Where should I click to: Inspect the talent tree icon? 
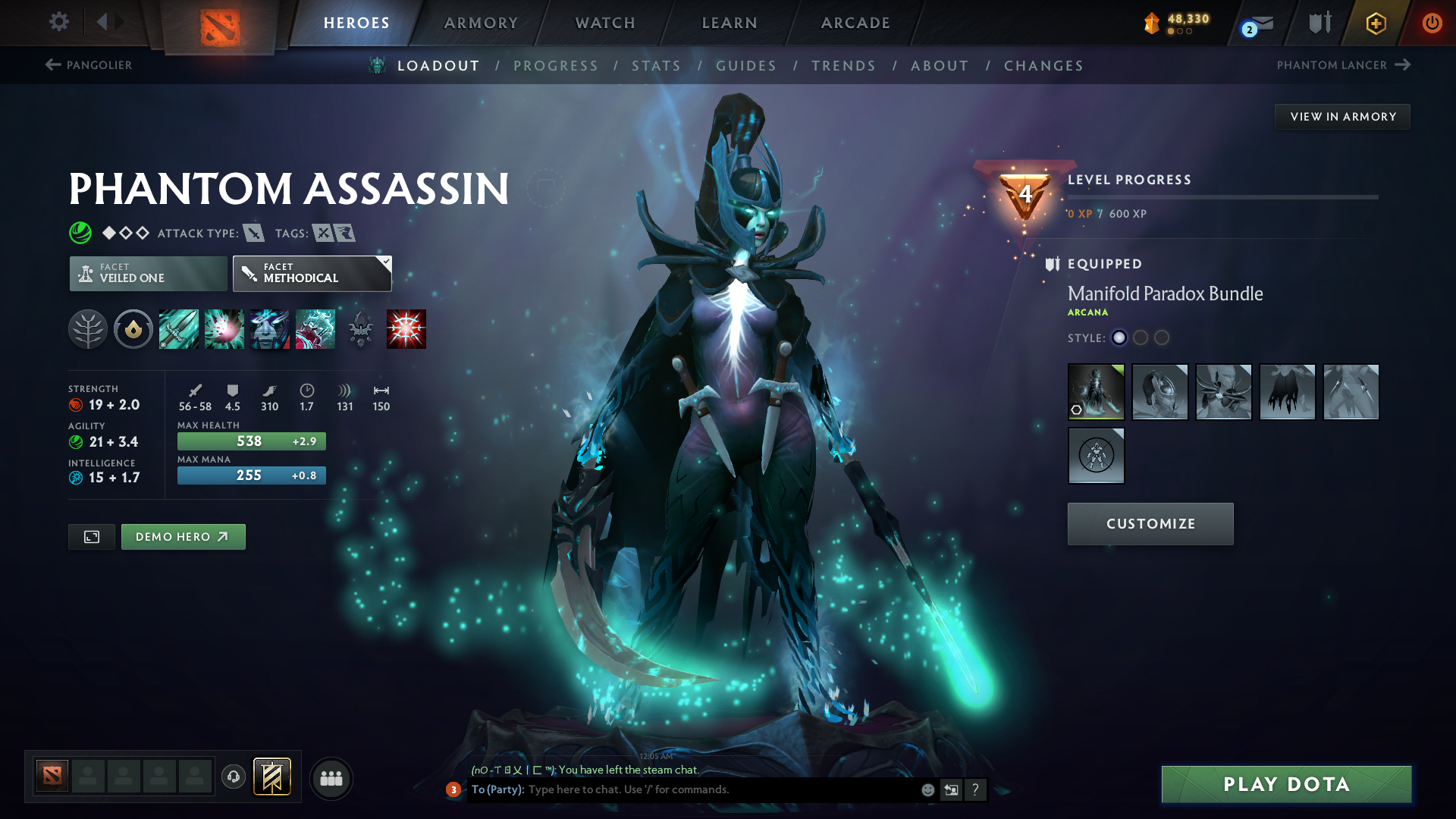click(x=88, y=328)
